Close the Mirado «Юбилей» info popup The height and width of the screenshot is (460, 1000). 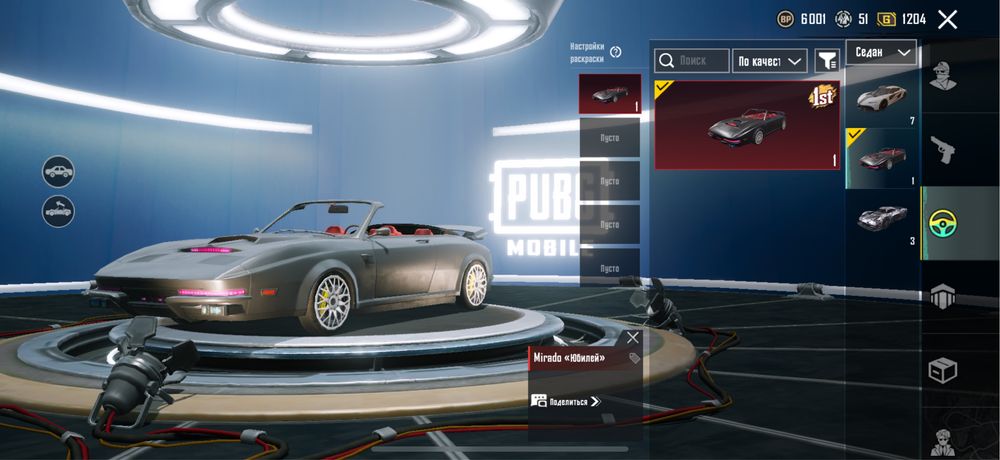(632, 337)
